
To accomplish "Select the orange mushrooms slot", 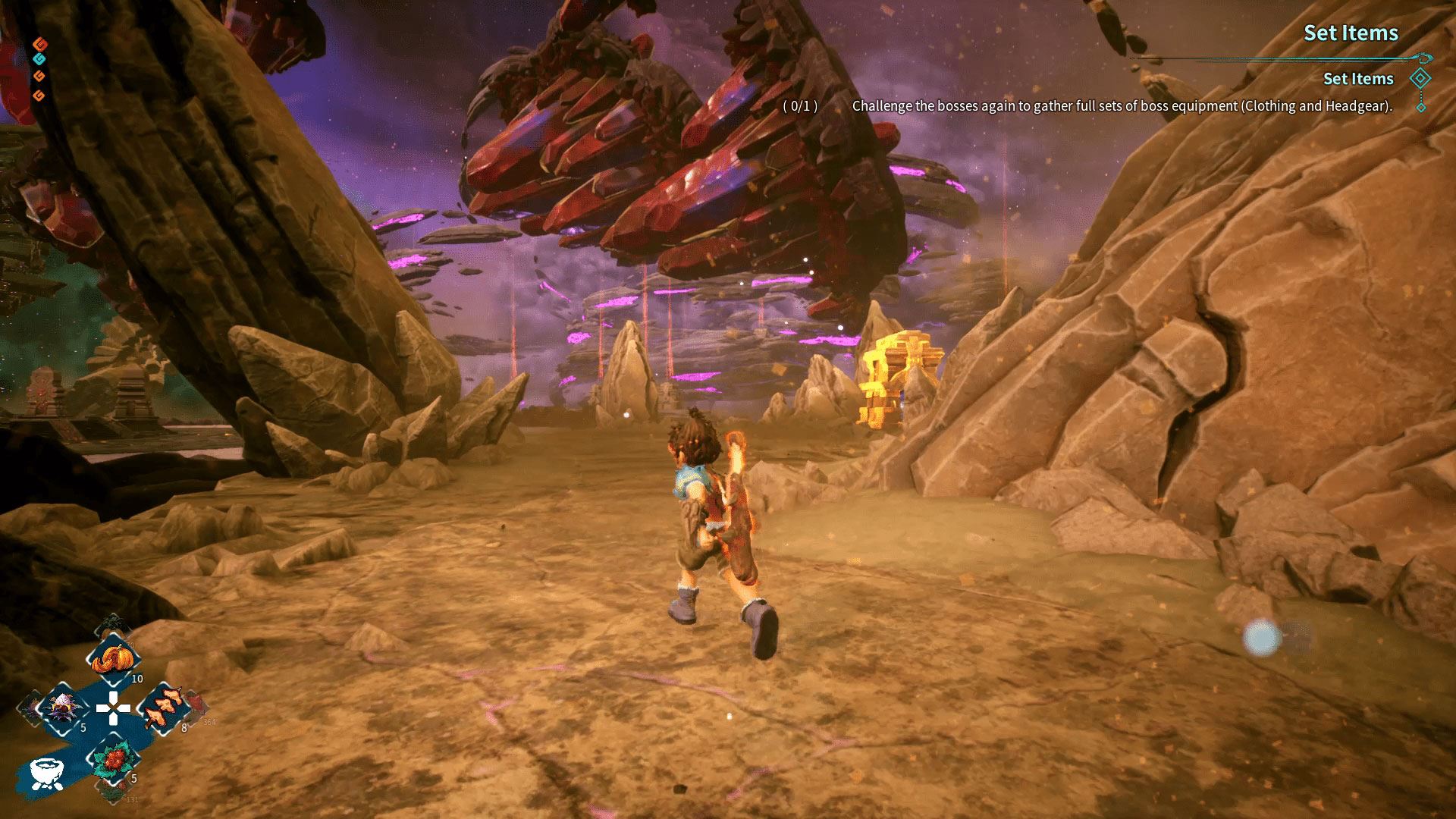I will [x=163, y=709].
